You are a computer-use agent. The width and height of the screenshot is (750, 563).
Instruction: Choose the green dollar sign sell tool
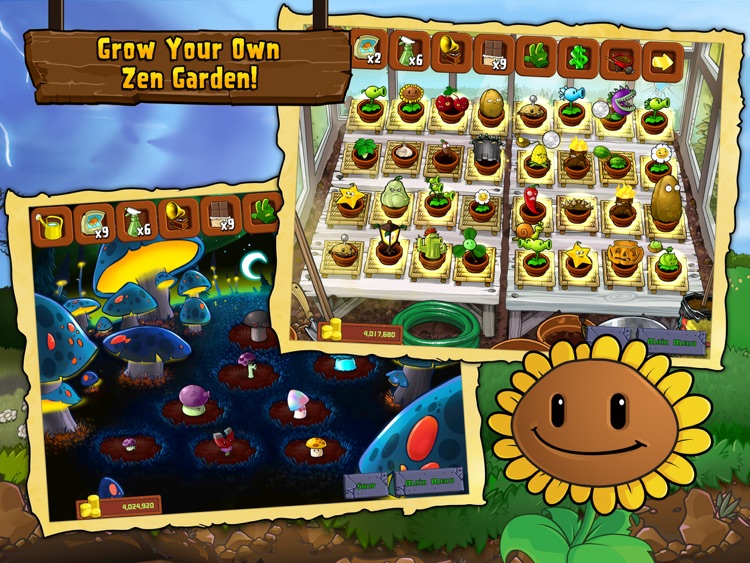click(578, 58)
